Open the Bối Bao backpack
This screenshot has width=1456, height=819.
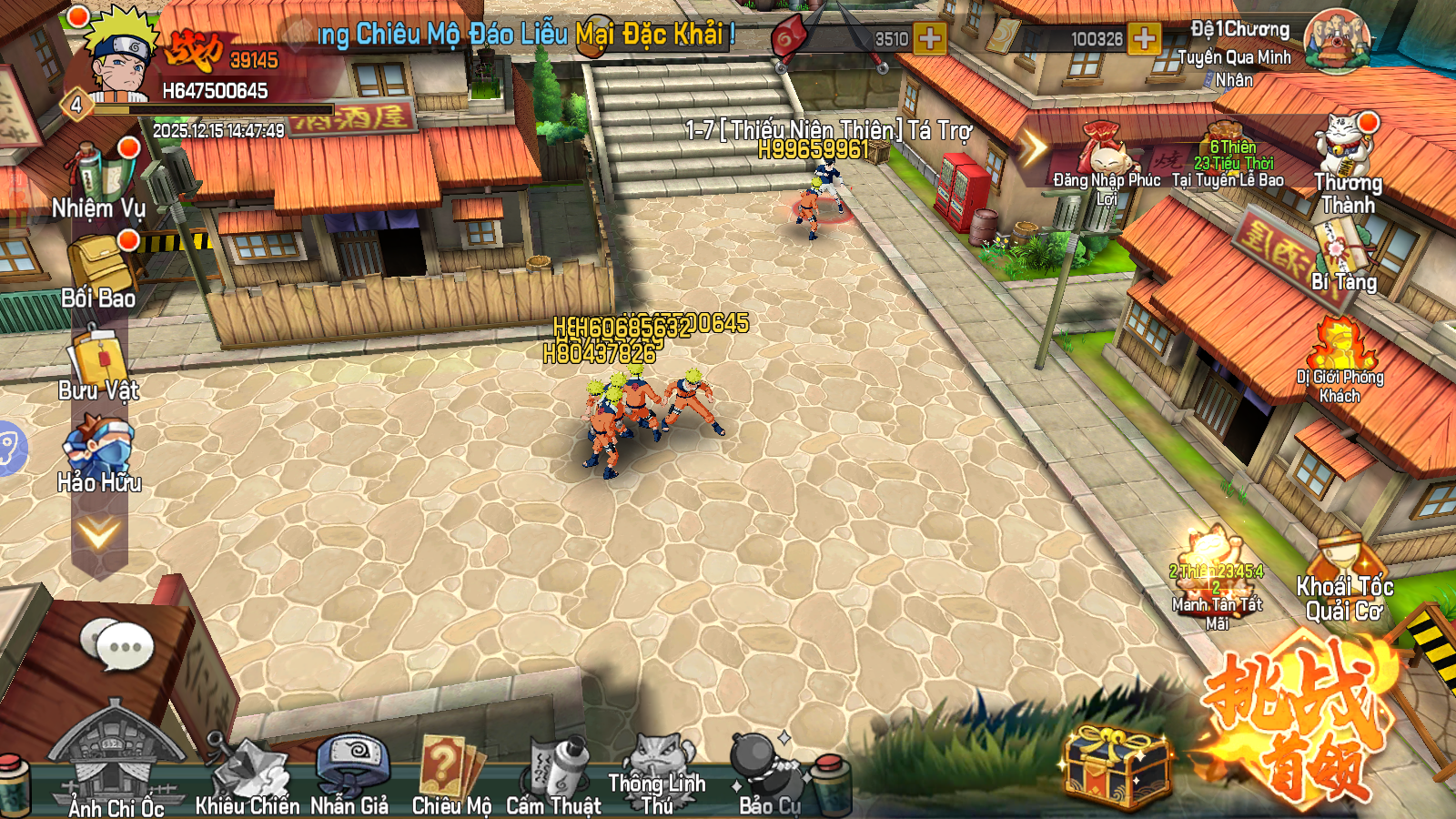click(98, 268)
